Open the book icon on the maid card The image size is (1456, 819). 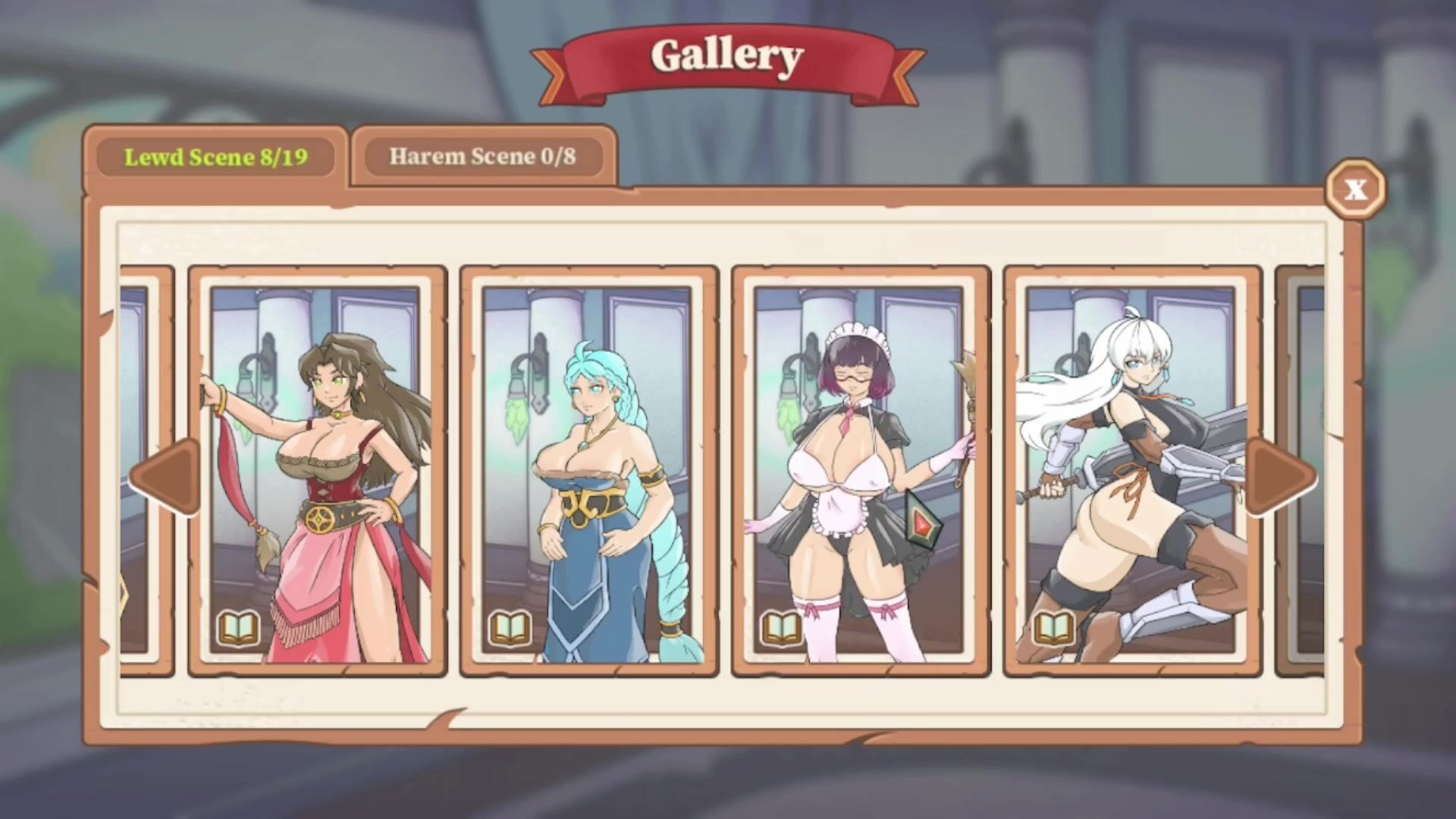coord(782,628)
